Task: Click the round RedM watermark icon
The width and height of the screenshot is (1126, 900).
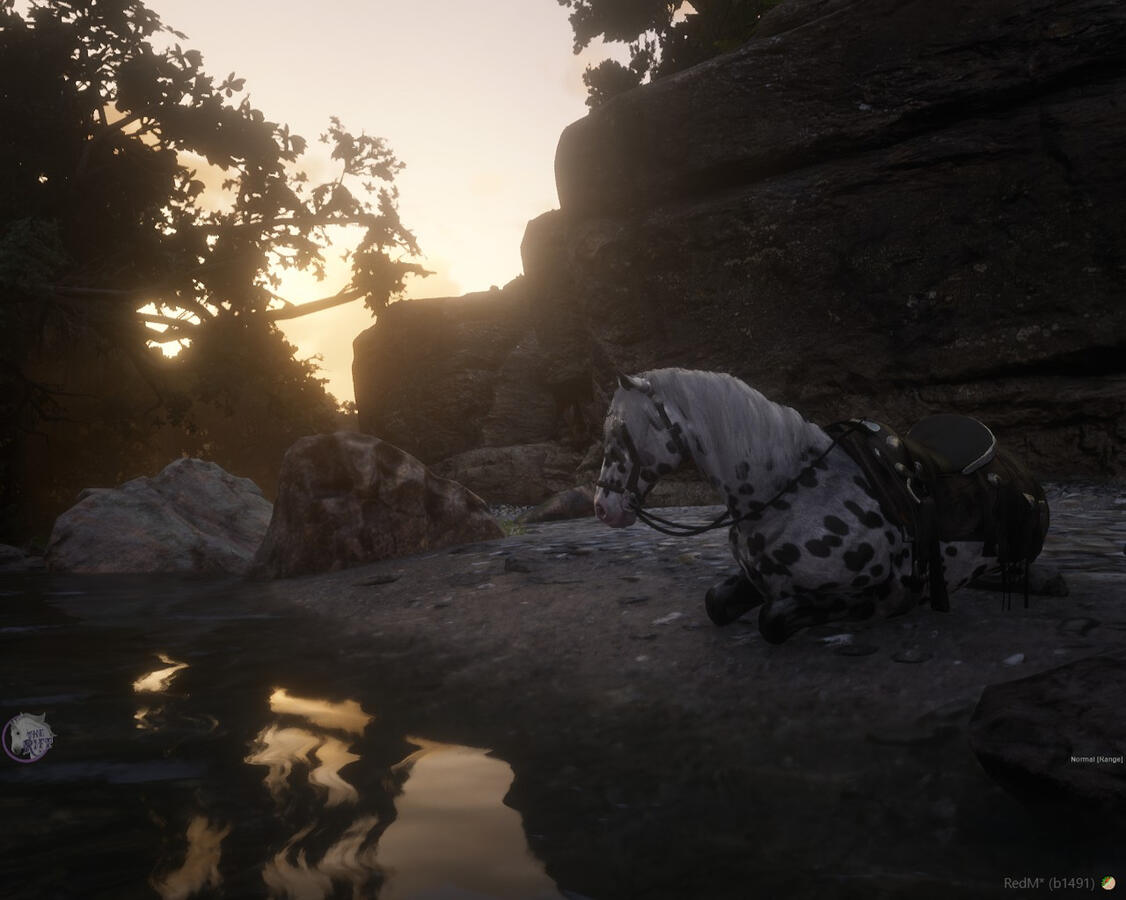Action: tap(1108, 883)
